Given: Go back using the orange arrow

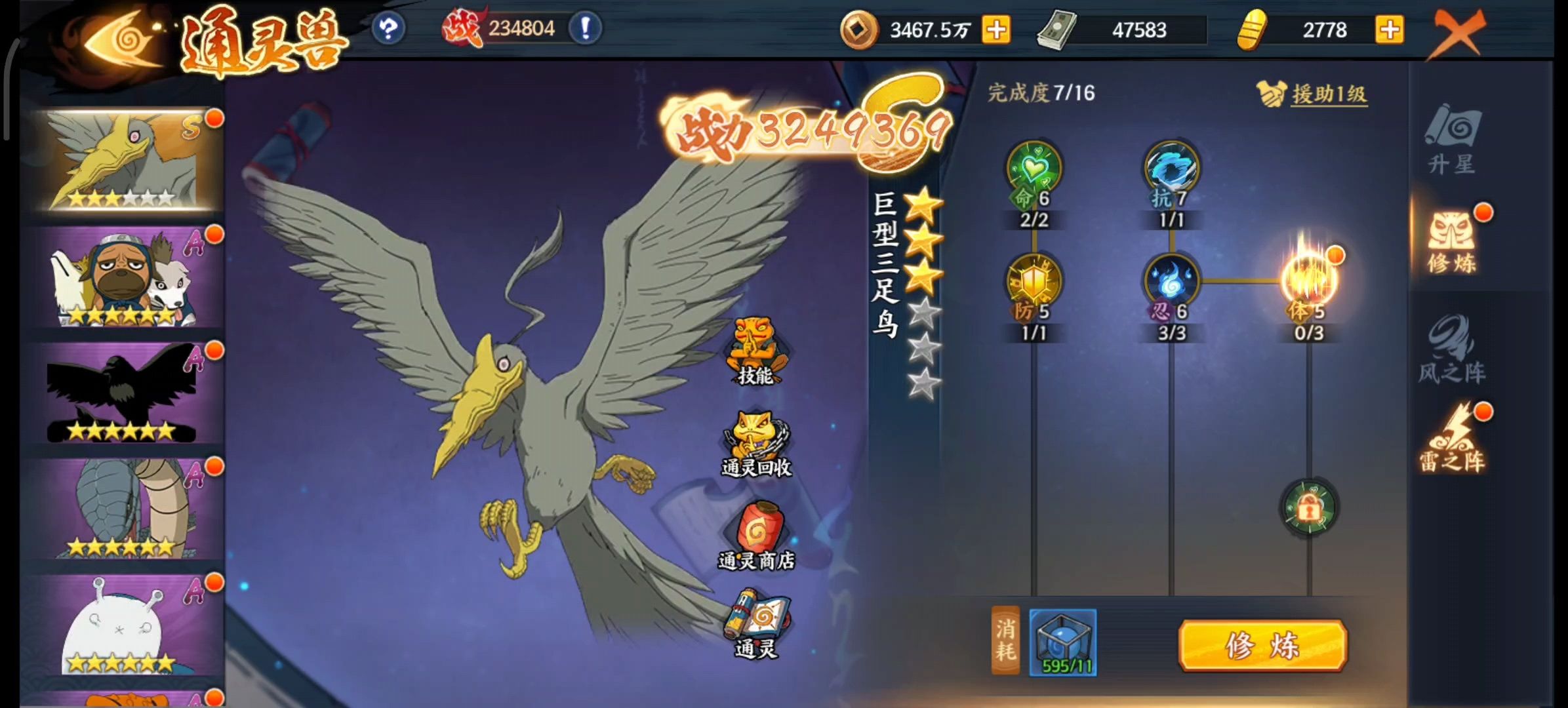Looking at the screenshot, I should click(x=121, y=41).
